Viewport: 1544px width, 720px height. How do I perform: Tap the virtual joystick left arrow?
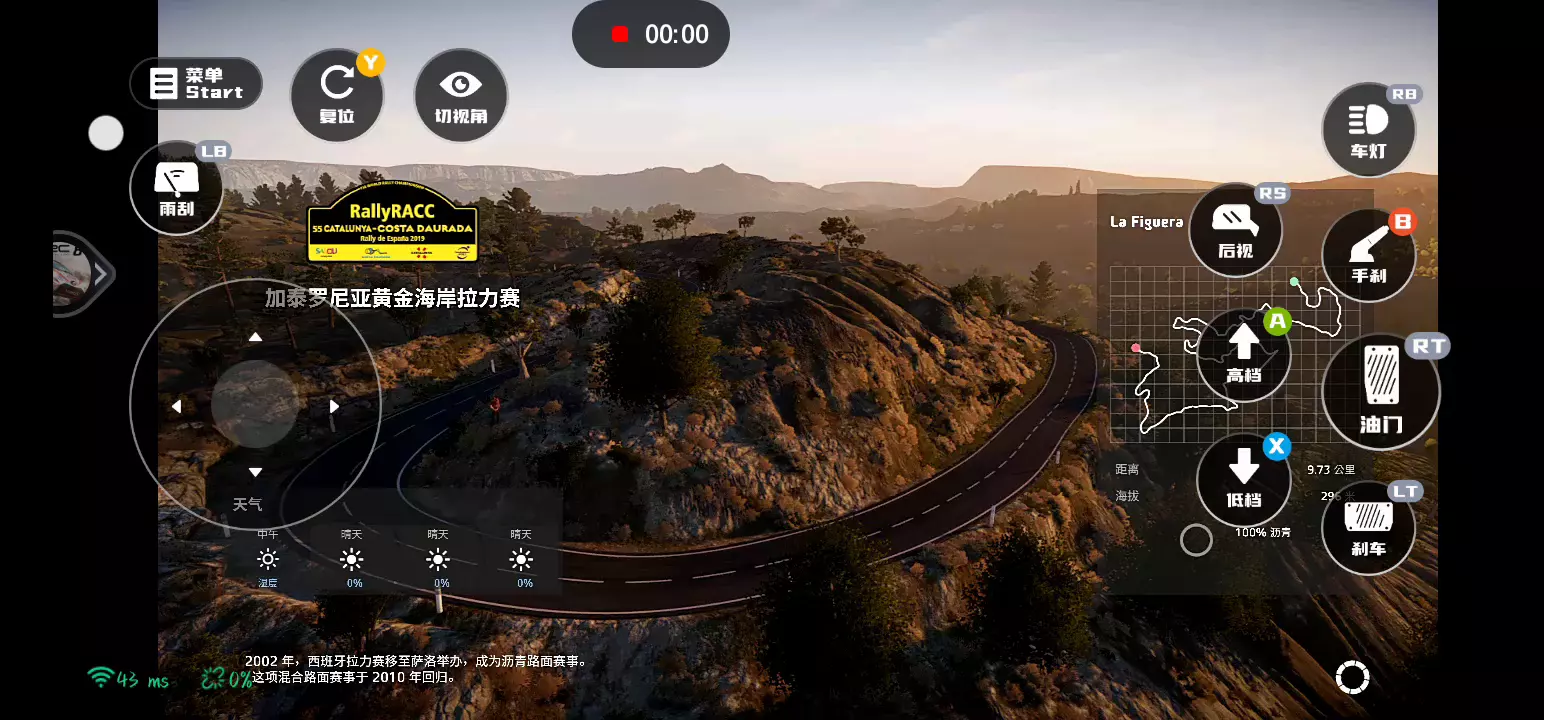click(x=176, y=406)
